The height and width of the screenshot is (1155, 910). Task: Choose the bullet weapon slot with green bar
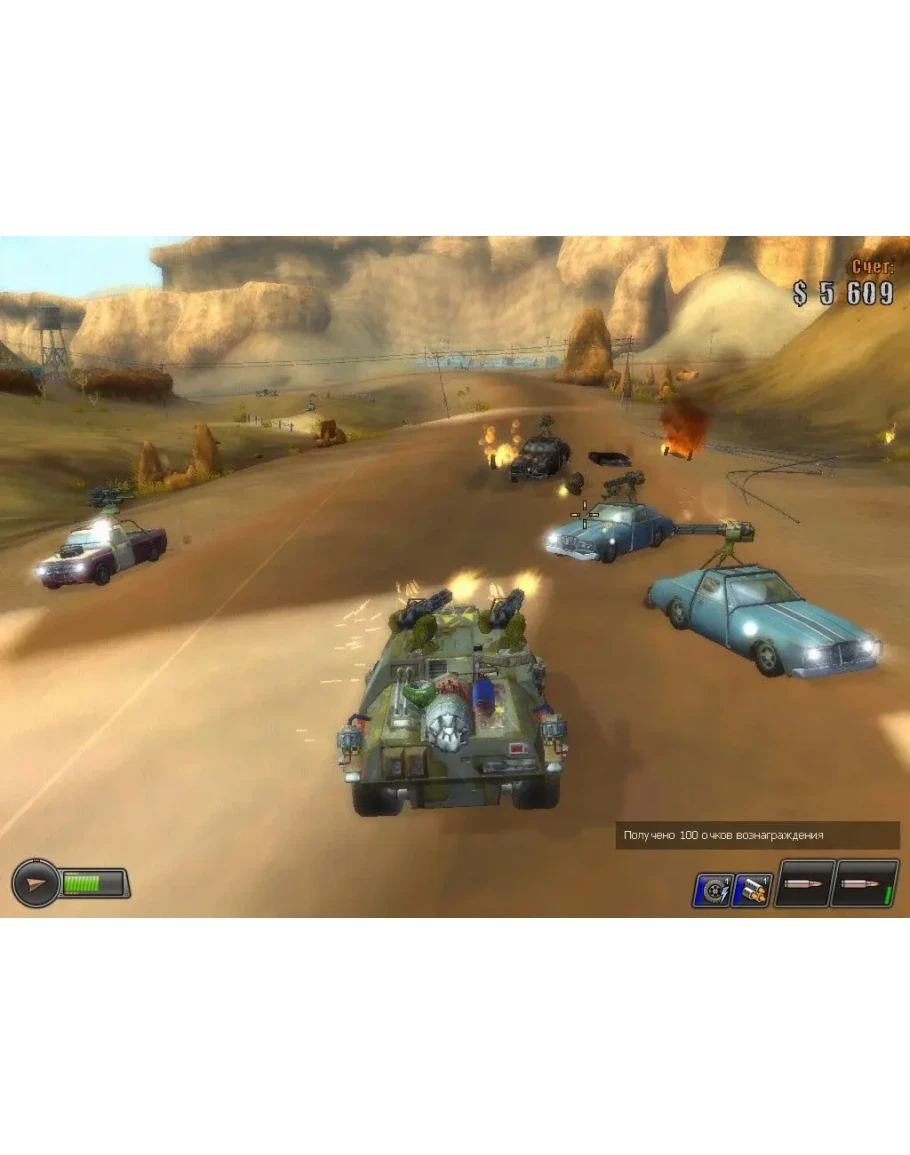click(864, 884)
